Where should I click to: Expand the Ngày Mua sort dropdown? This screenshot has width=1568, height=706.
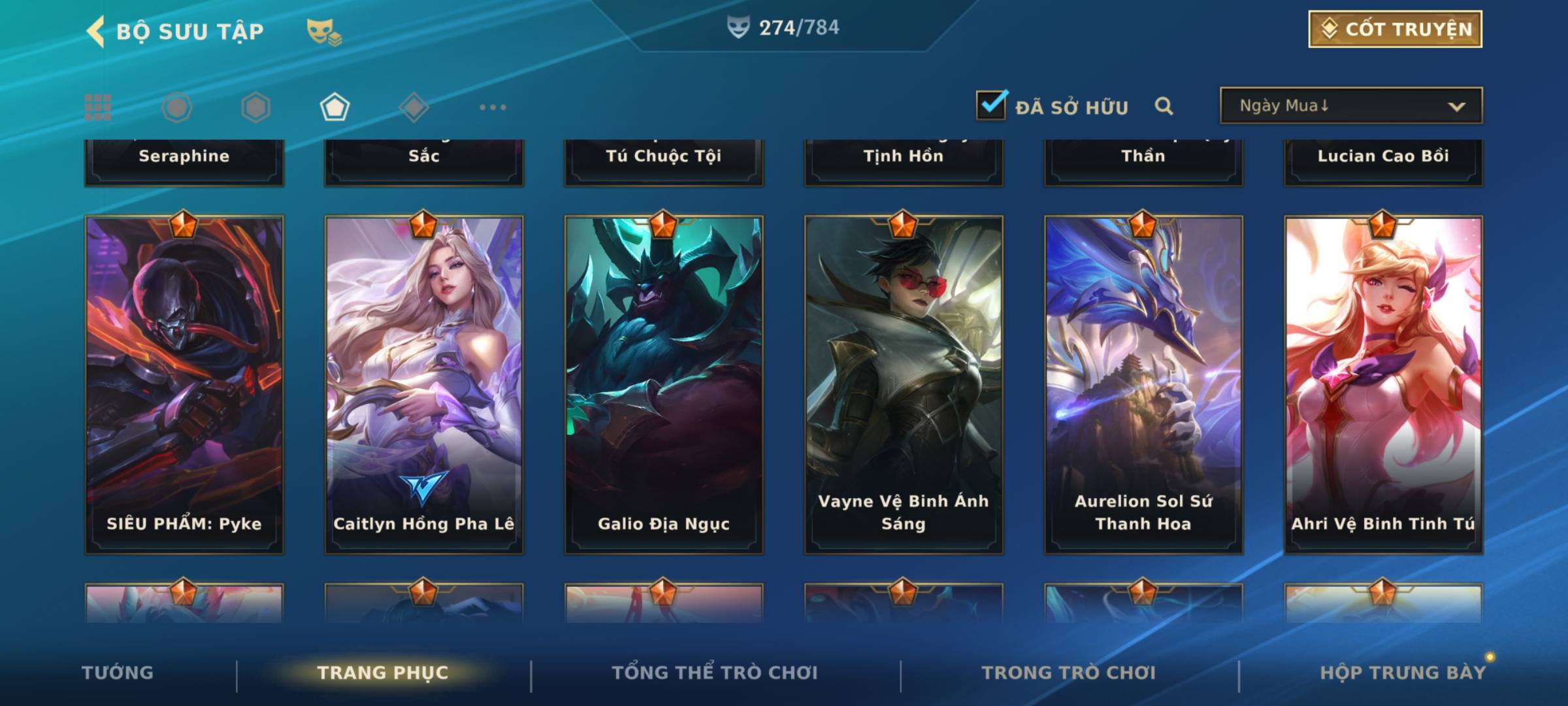pos(1351,106)
